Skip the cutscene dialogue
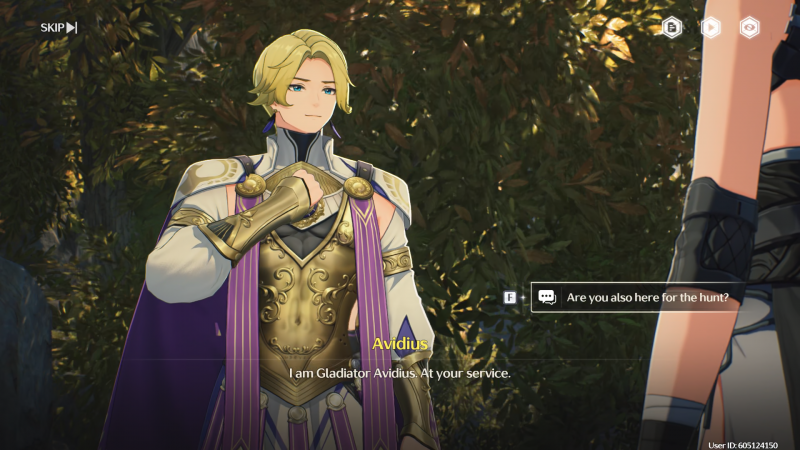The height and width of the screenshot is (450, 800). tap(58, 27)
